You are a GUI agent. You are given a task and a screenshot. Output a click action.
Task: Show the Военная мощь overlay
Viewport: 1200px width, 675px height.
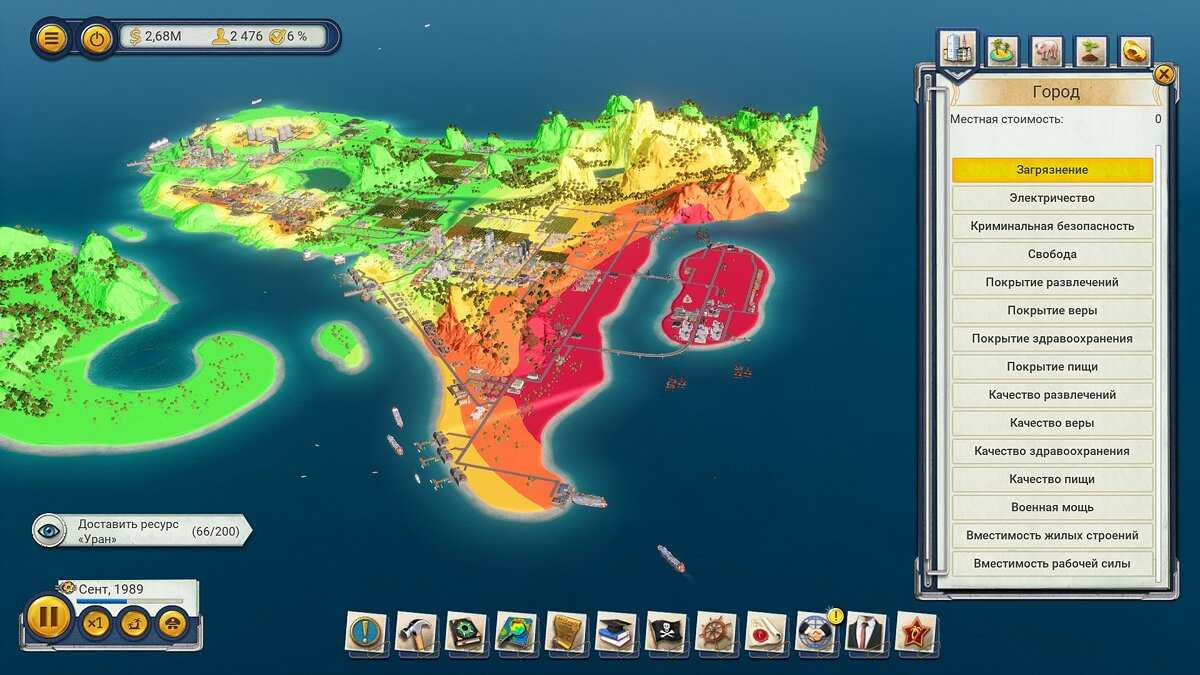tap(1051, 507)
